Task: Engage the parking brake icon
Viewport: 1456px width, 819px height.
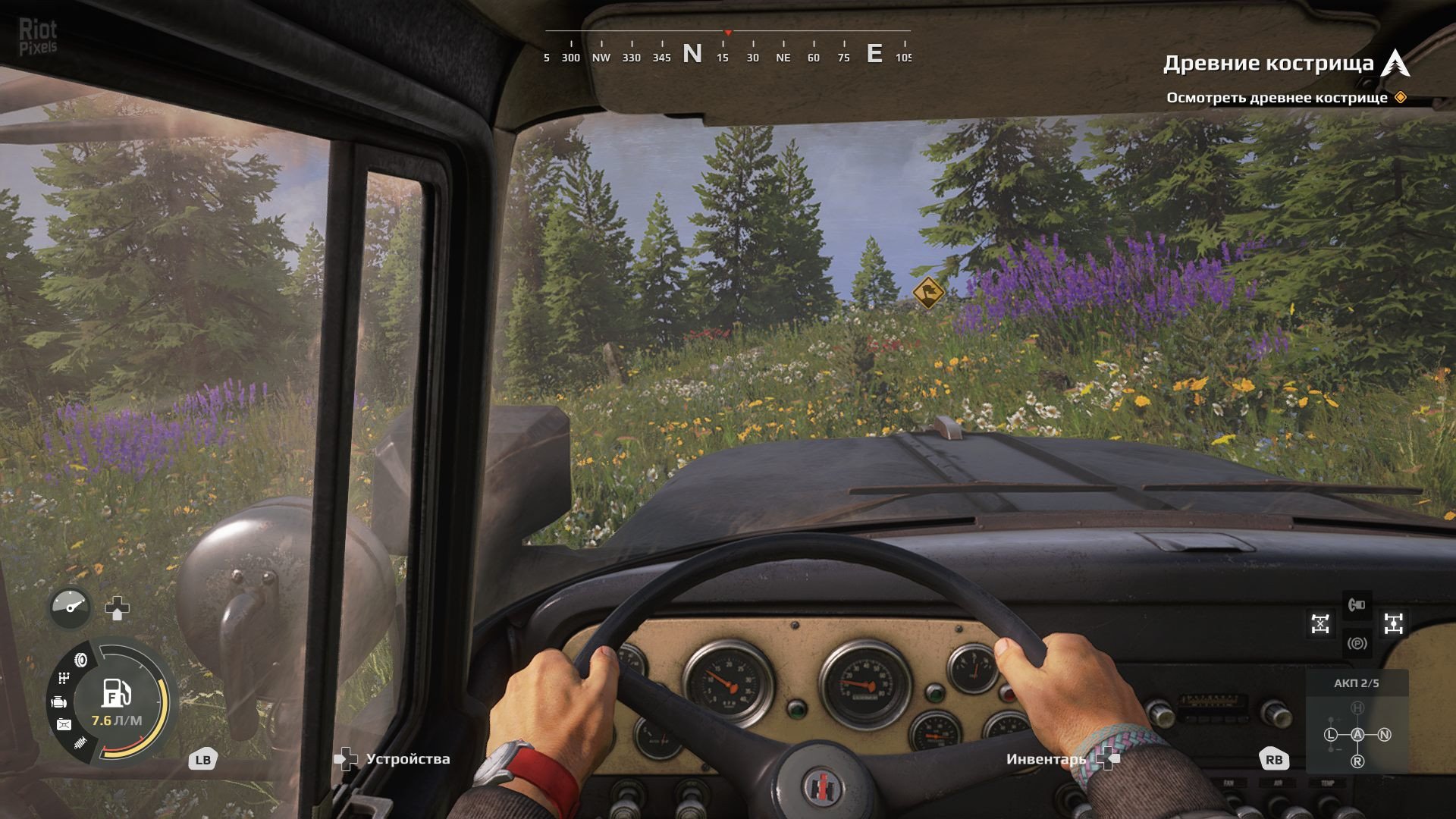Action: (1357, 644)
